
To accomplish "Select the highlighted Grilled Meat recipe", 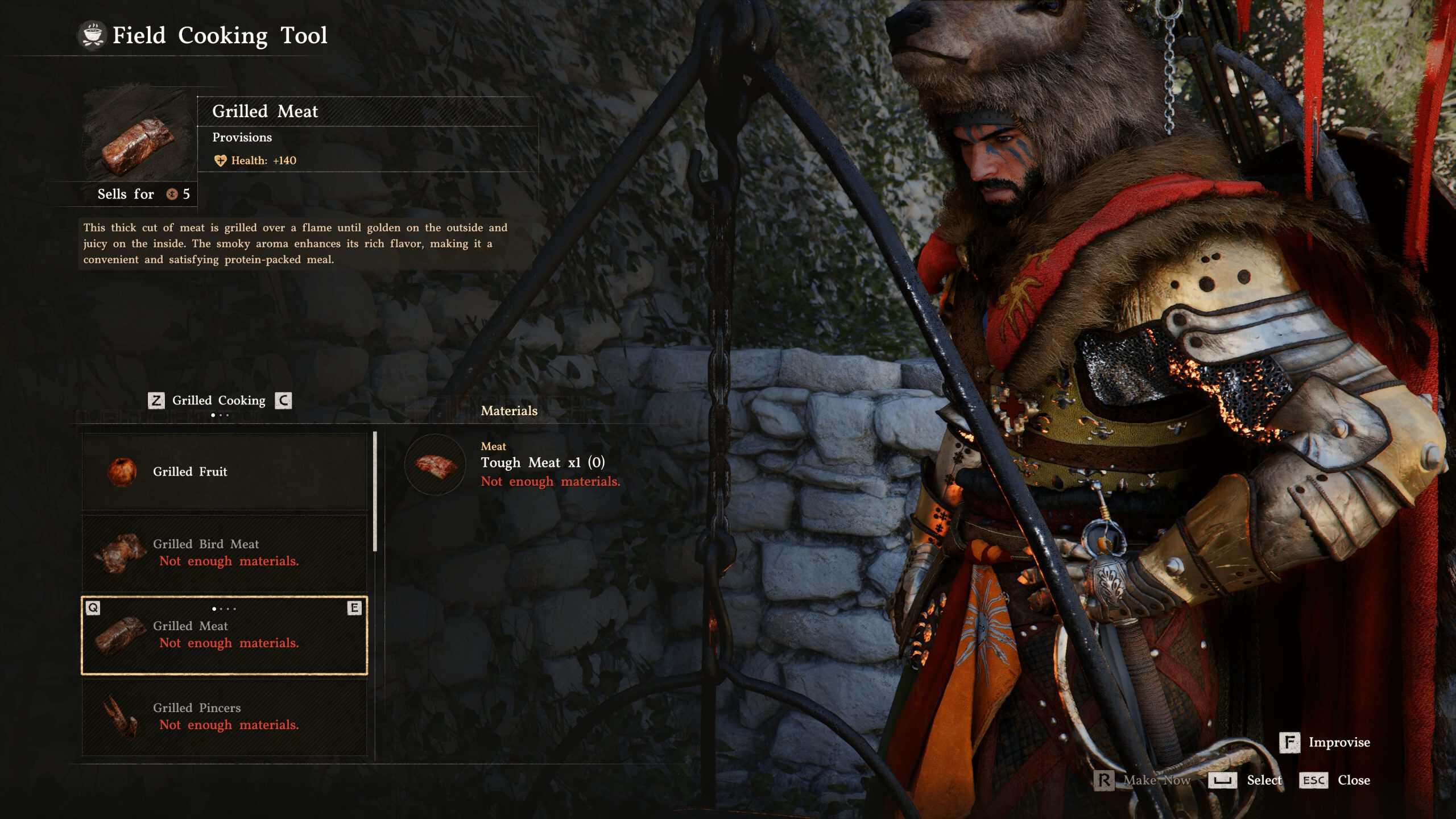I will (x=224, y=635).
